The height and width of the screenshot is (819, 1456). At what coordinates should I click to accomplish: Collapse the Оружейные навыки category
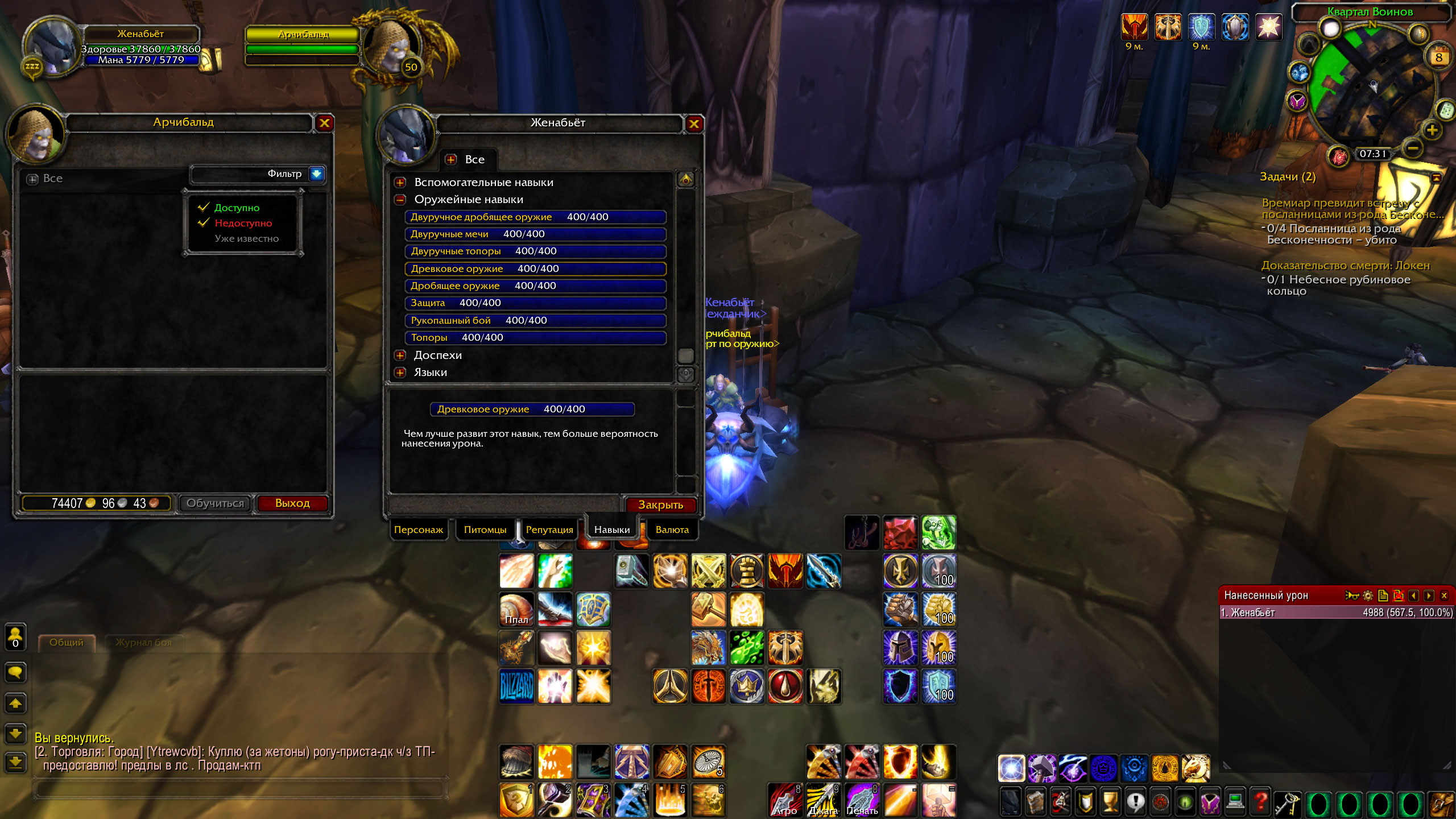[x=400, y=200]
